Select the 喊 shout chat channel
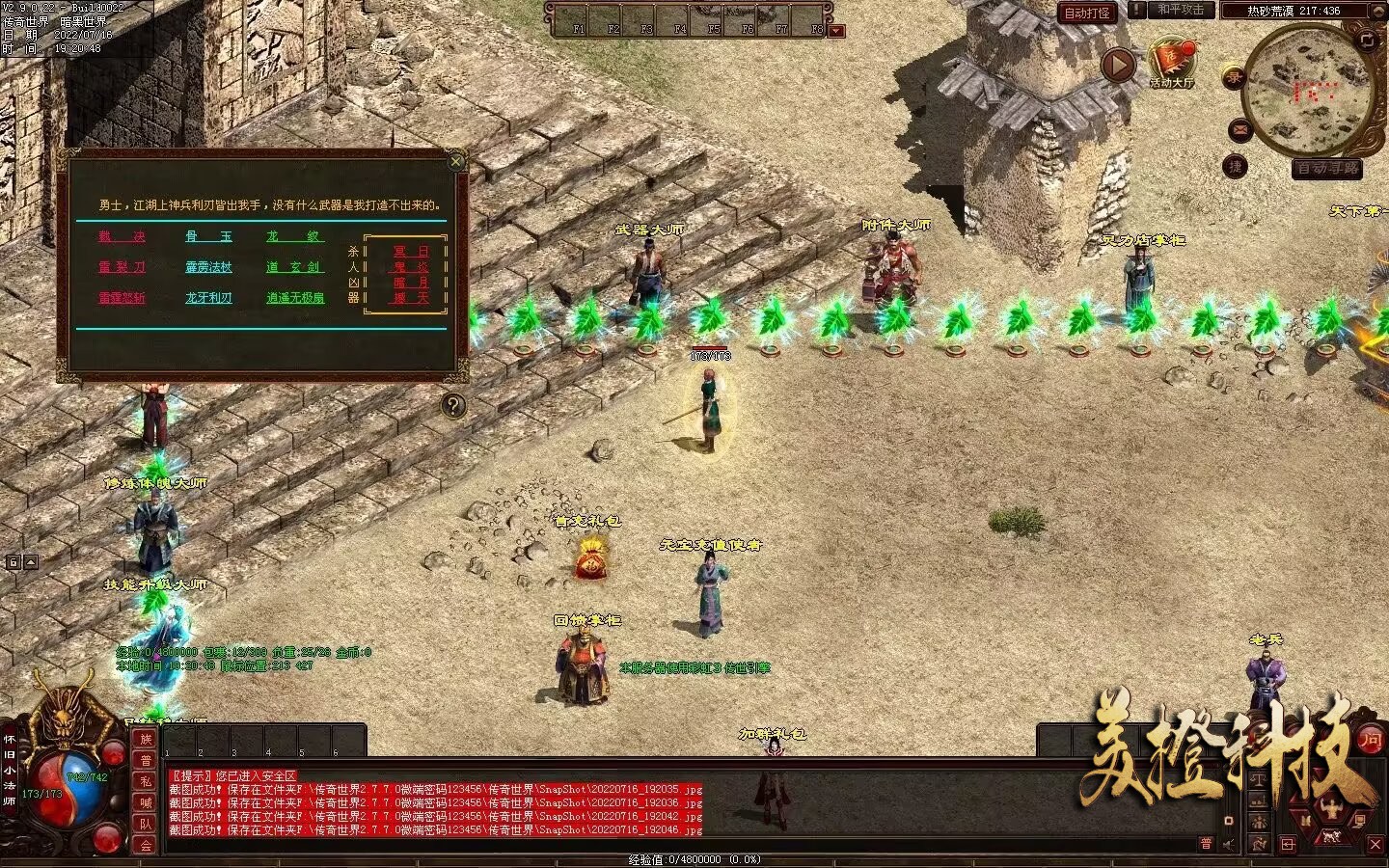The width and height of the screenshot is (1389, 868). [x=146, y=802]
